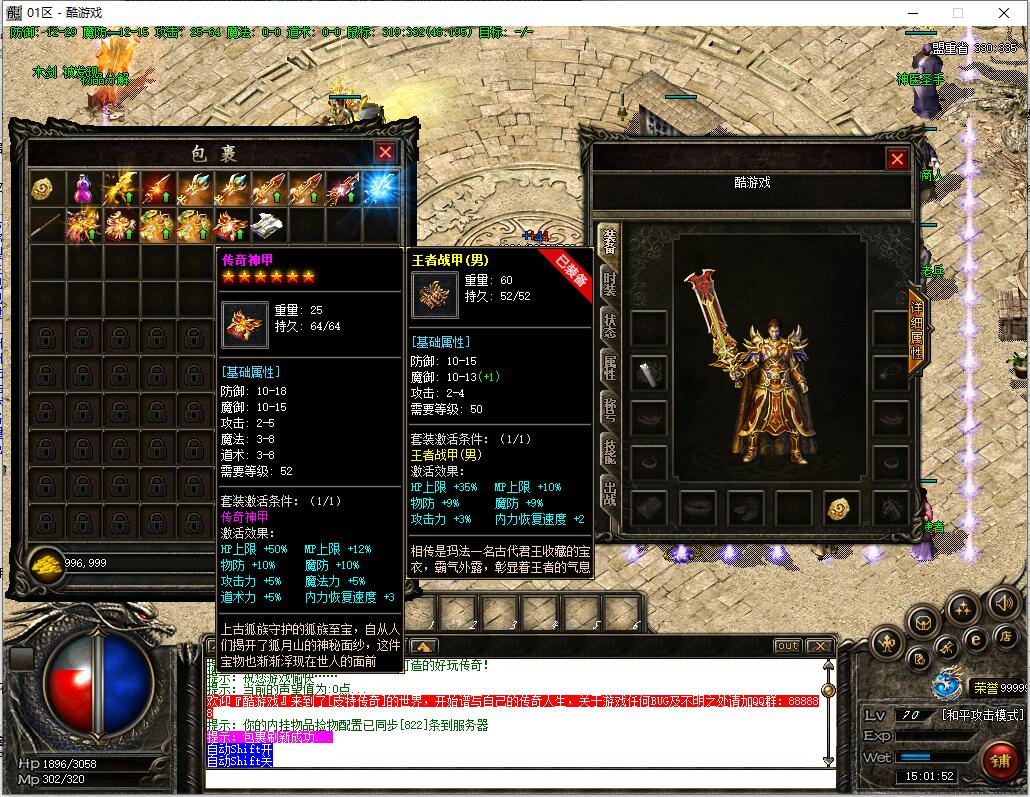
Task: Open the 出战 tab
Action: [608, 493]
